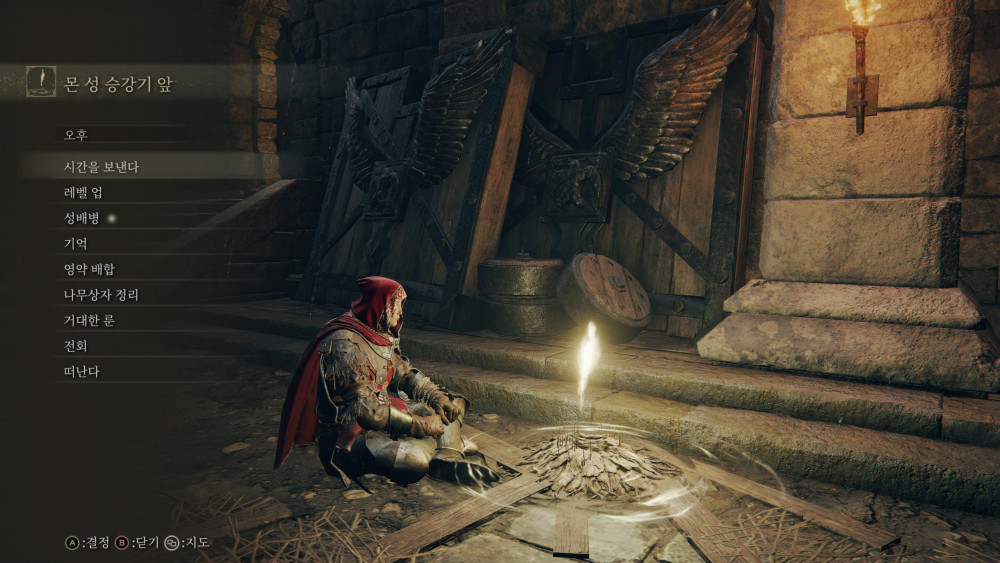Open the 레벨 업 menu entry
This screenshot has width=1000, height=563.
83,192
